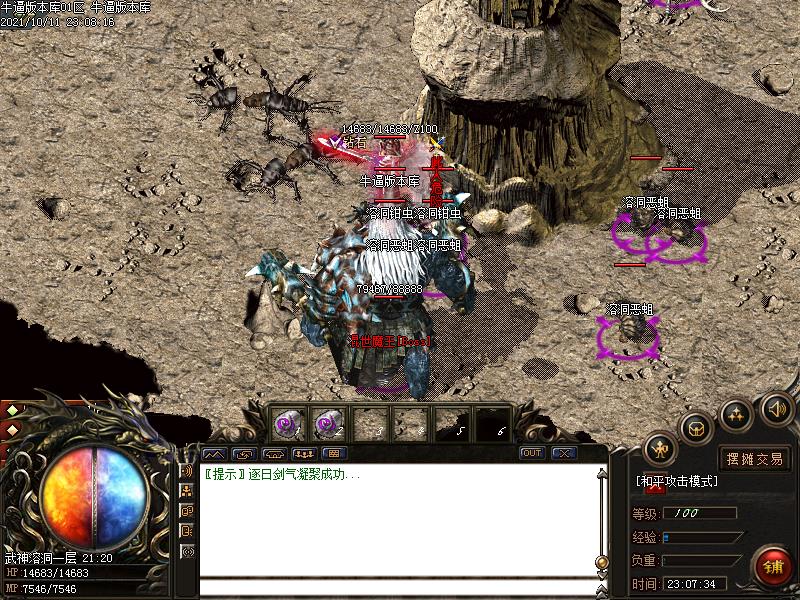
Task: Click the OUT button above chat
Action: pyautogui.click(x=532, y=453)
